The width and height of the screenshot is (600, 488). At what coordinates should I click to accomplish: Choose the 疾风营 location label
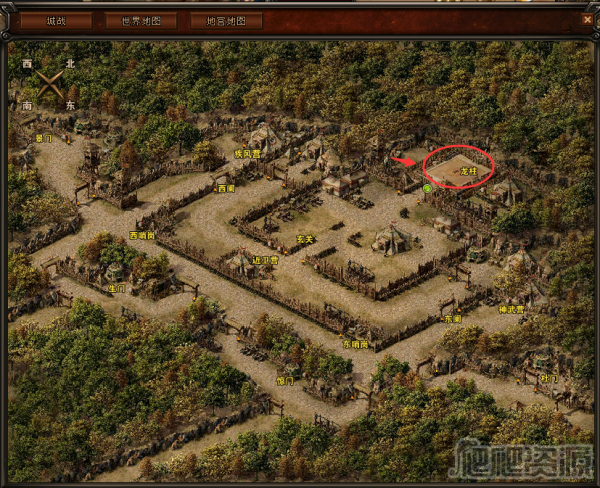(245, 154)
